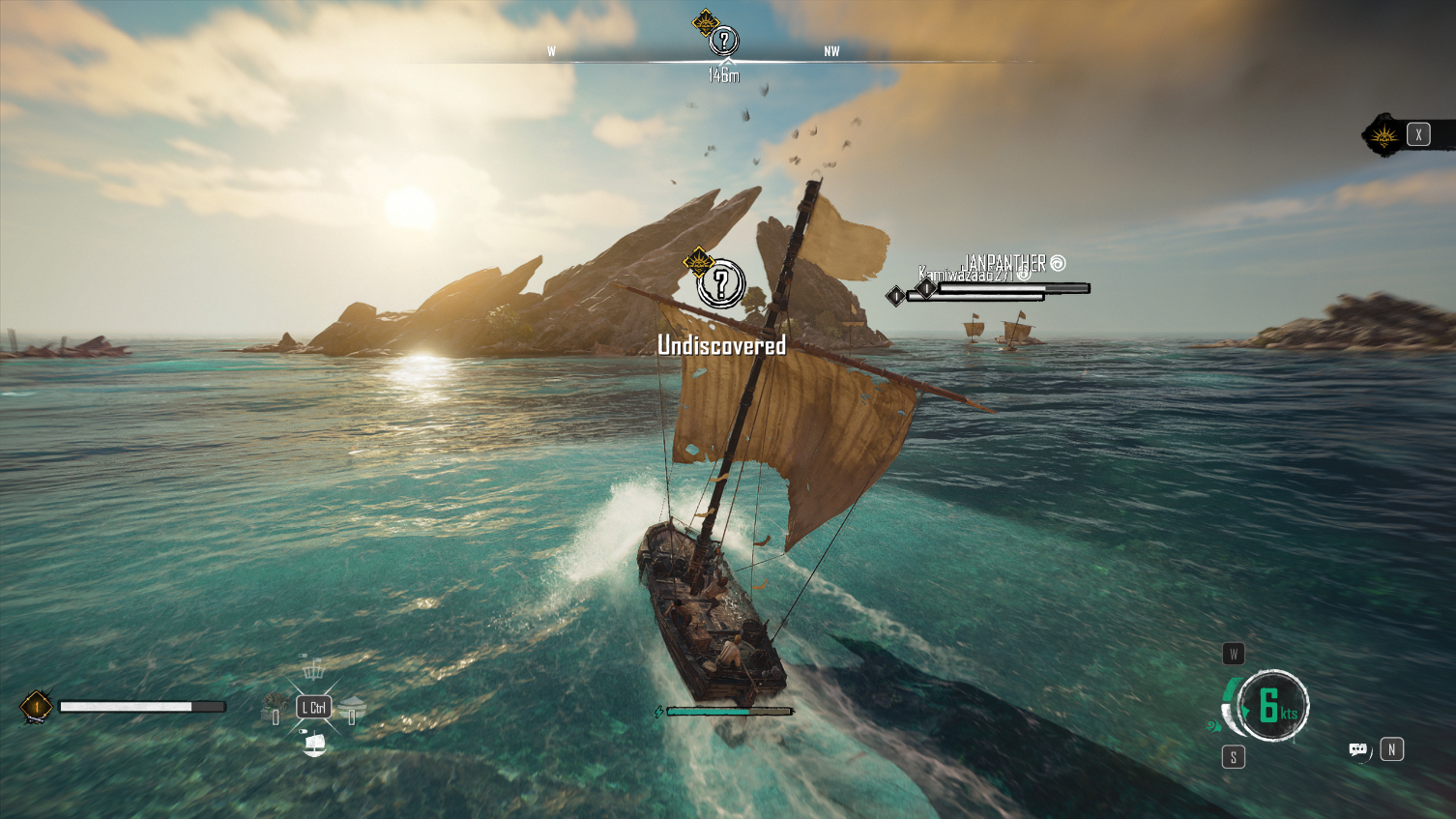Select the treasure chest quick wheel slot
This screenshot has height=819, width=1456.
(x=275, y=706)
